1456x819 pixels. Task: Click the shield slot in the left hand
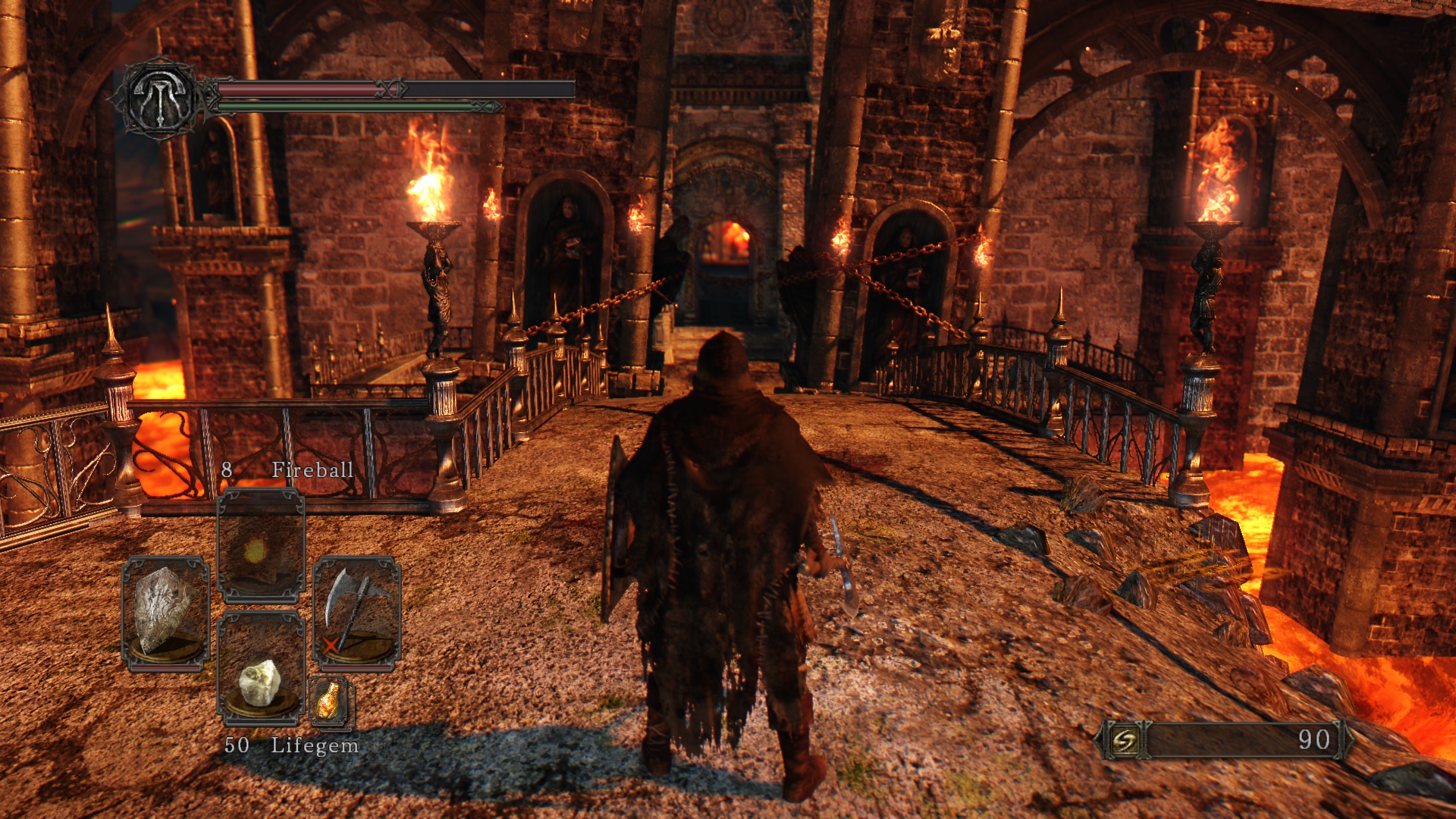point(165,613)
